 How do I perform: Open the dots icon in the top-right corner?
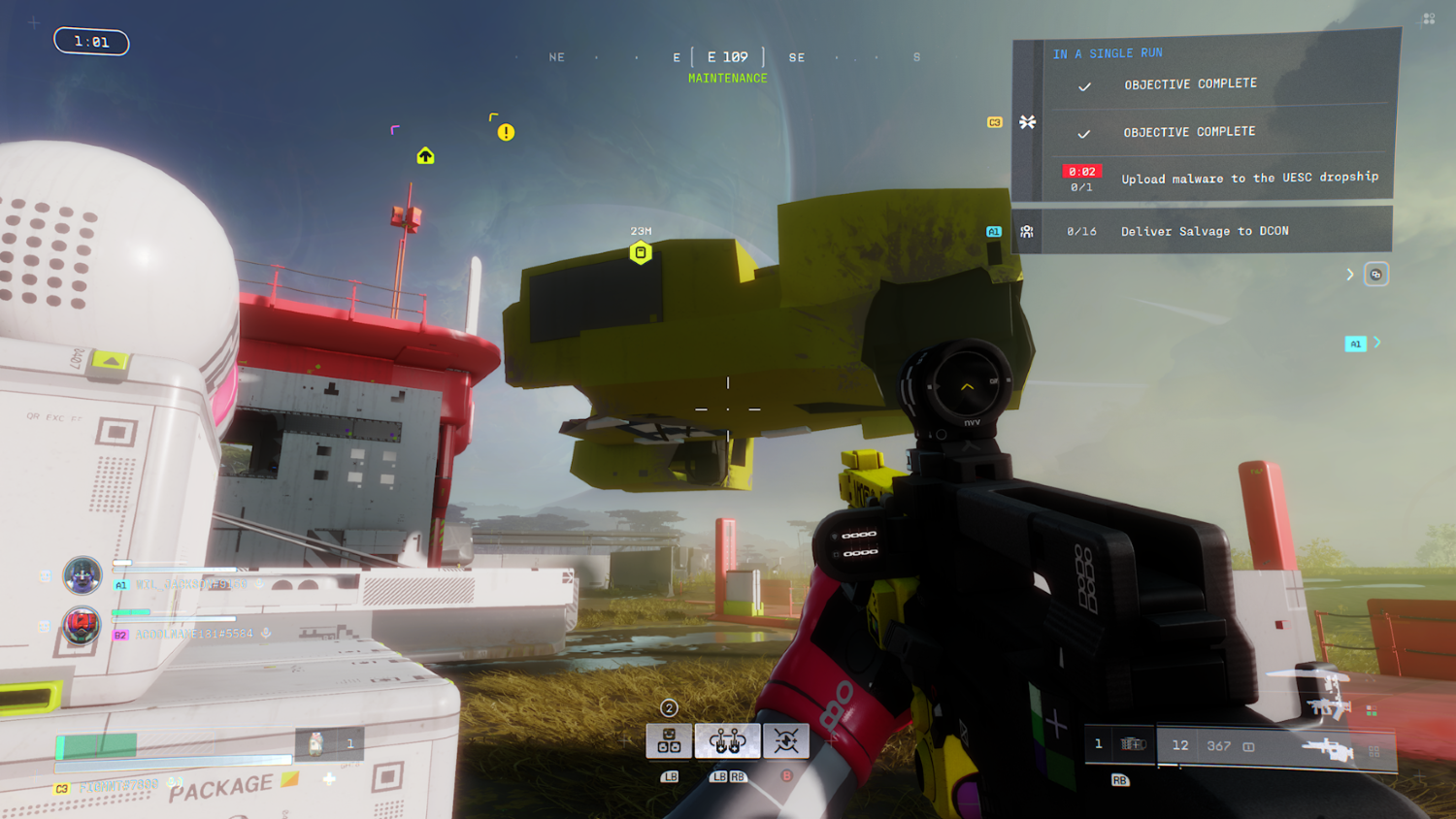(1429, 18)
